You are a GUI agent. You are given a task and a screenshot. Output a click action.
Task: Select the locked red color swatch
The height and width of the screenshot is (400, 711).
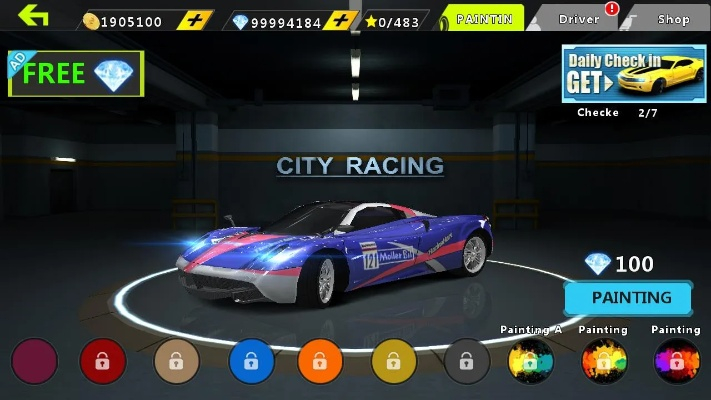click(103, 361)
